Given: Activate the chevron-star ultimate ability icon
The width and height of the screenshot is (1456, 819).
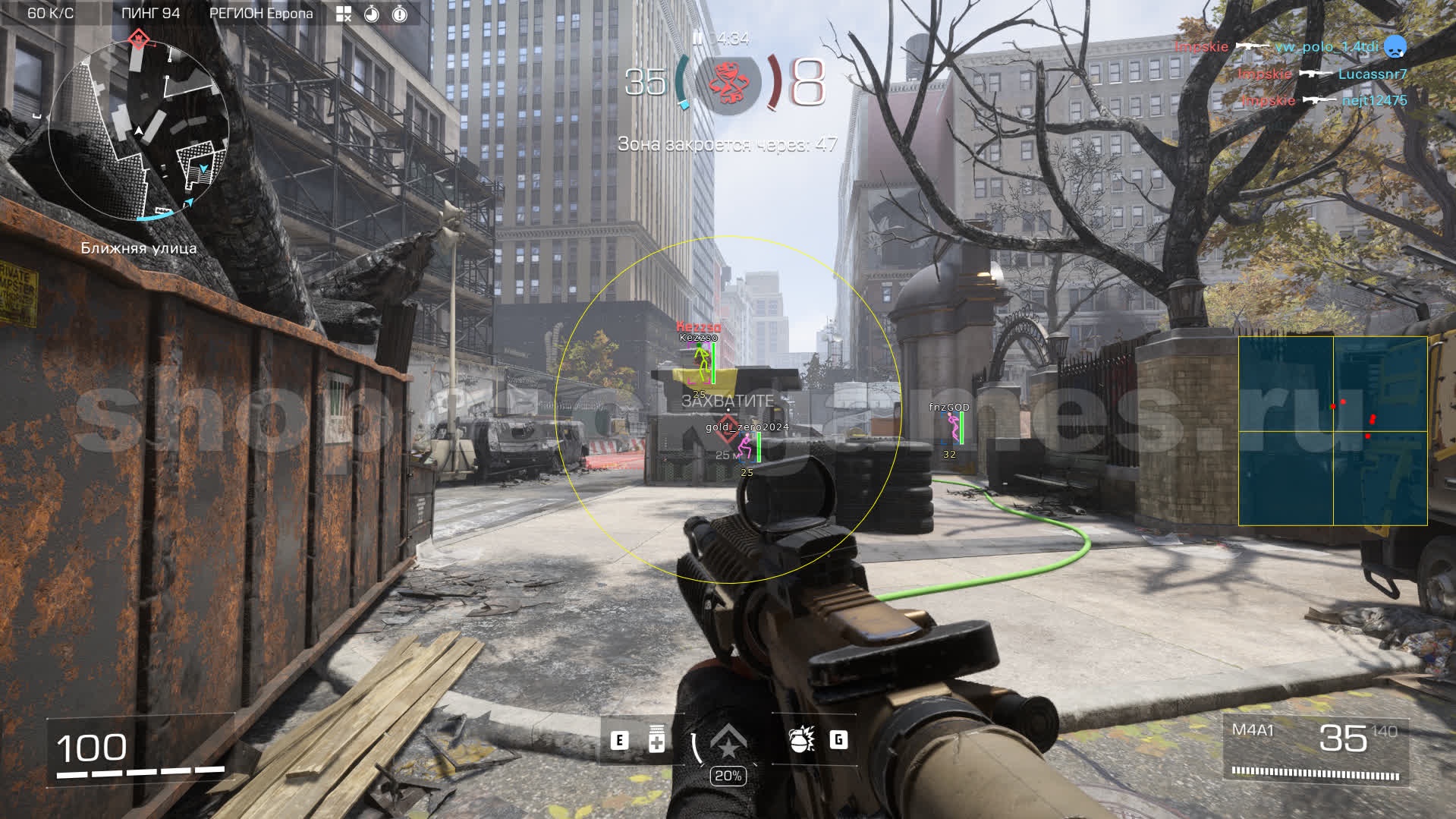Looking at the screenshot, I should click(x=728, y=742).
